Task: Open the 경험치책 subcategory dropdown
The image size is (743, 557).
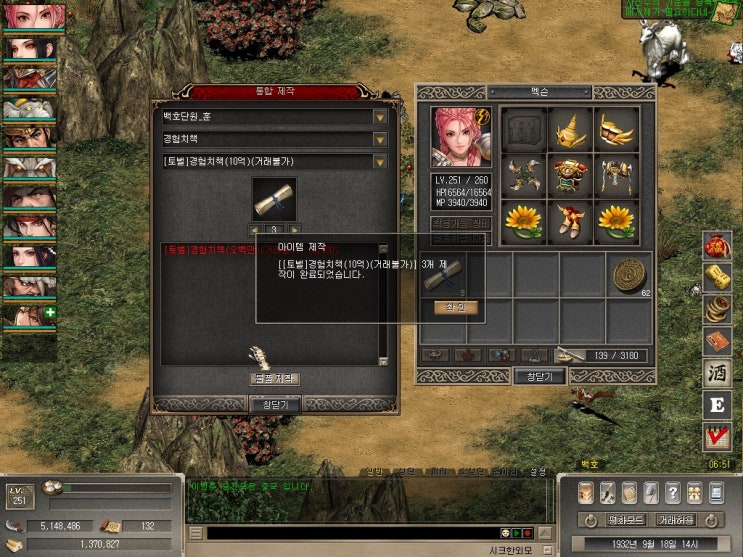Action: [380, 139]
